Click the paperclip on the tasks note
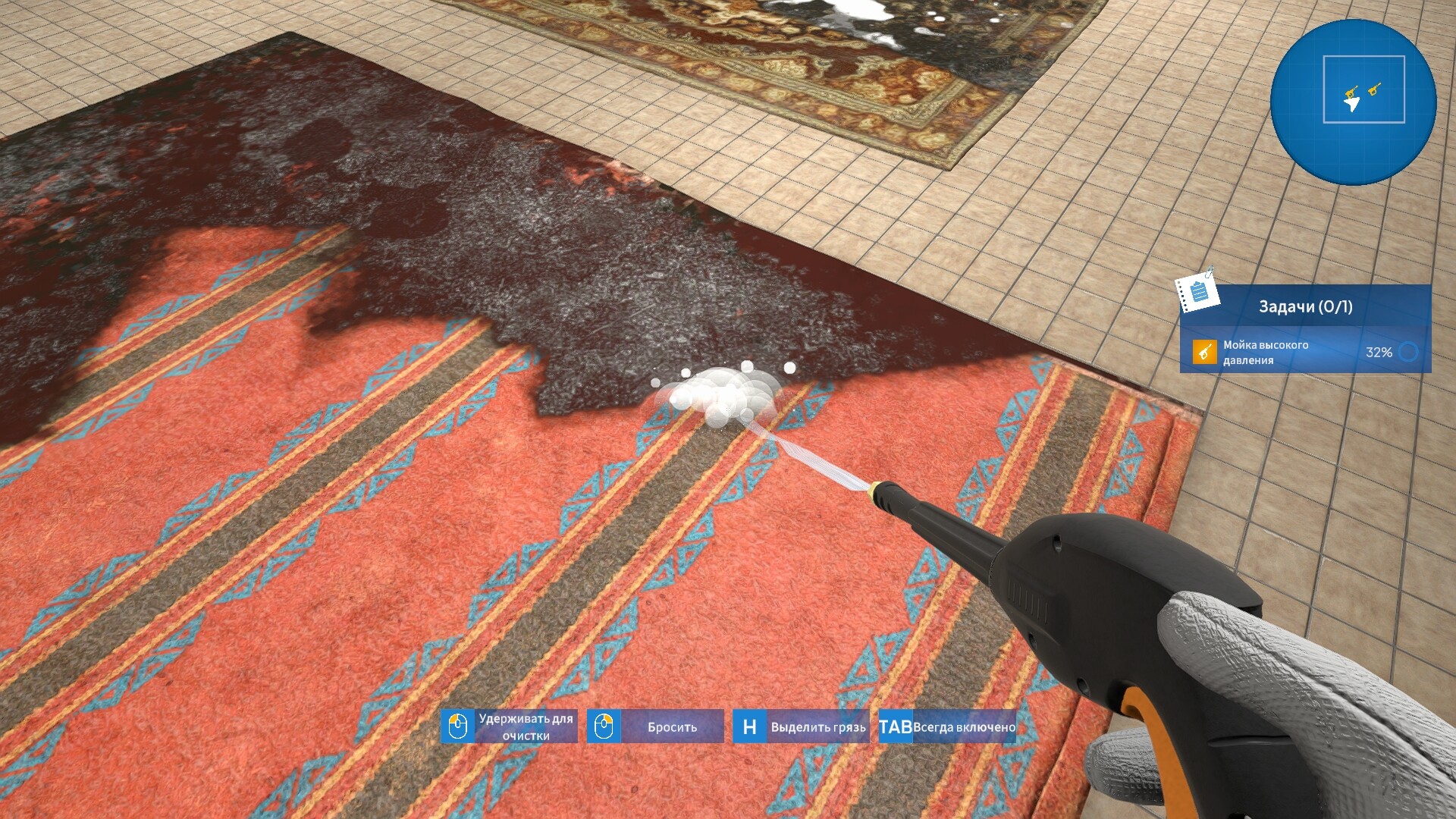Viewport: 1456px width, 819px height. [1209, 271]
